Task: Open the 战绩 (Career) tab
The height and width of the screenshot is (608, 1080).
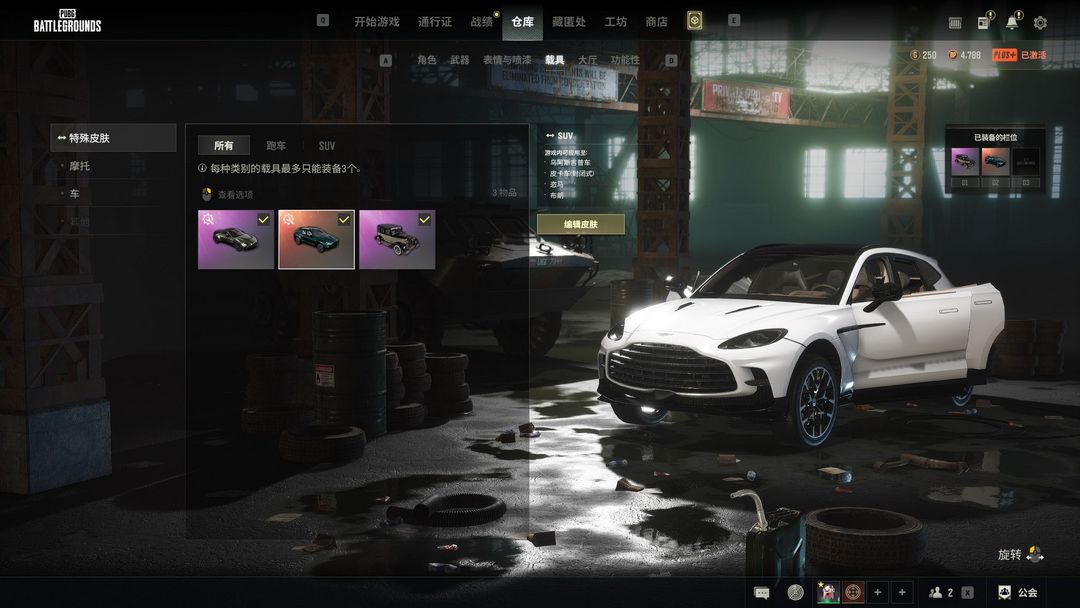Action: coord(482,22)
